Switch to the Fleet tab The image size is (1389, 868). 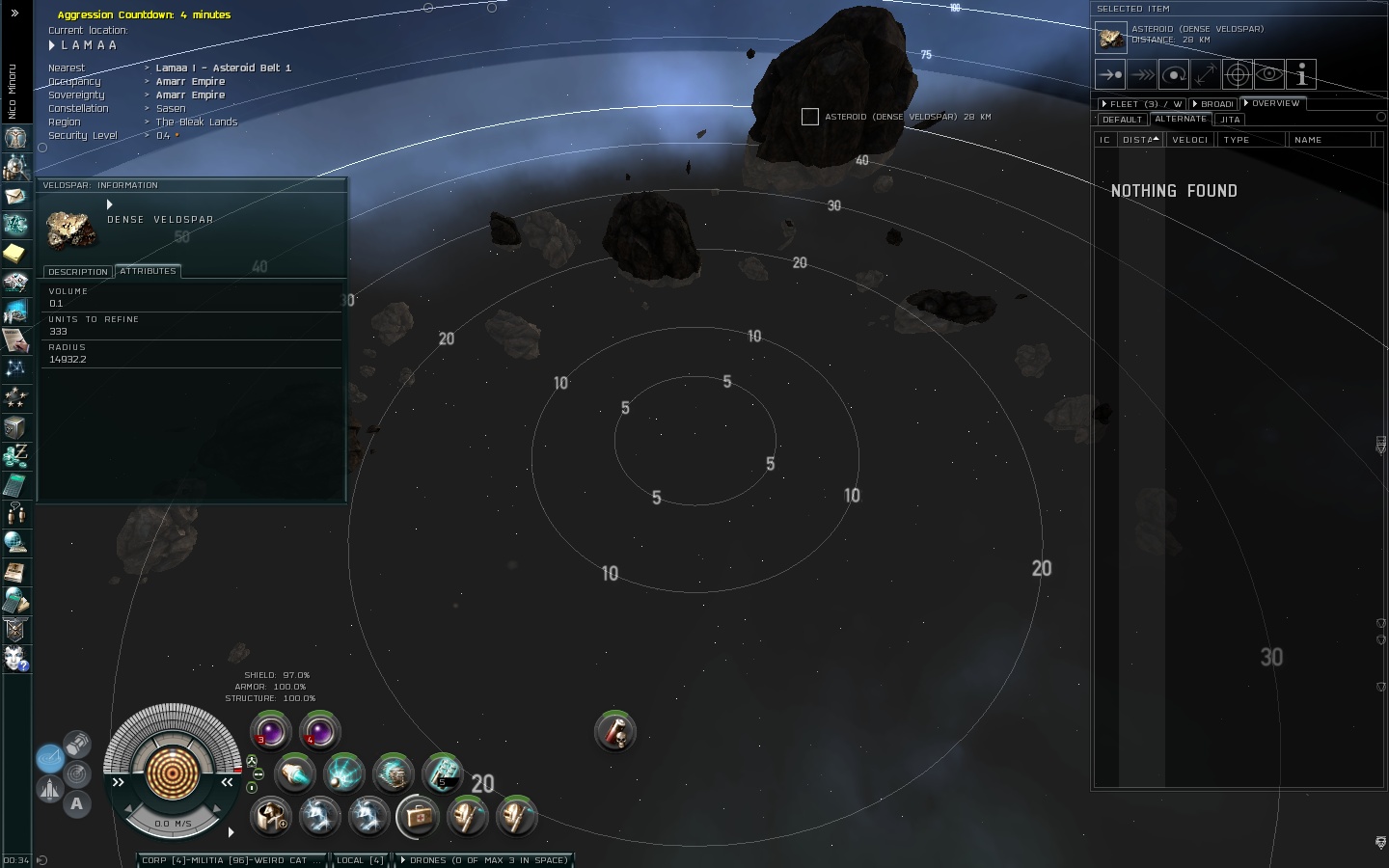(x=1142, y=104)
